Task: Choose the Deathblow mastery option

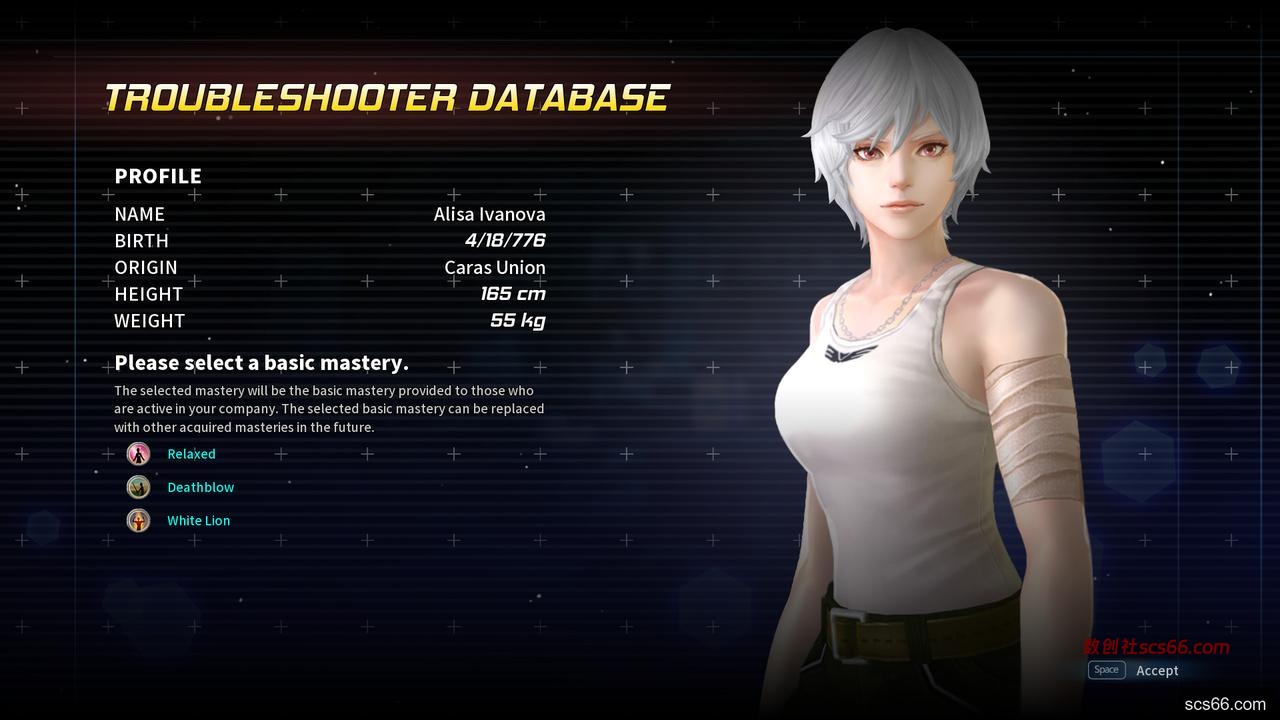Action: pos(200,487)
